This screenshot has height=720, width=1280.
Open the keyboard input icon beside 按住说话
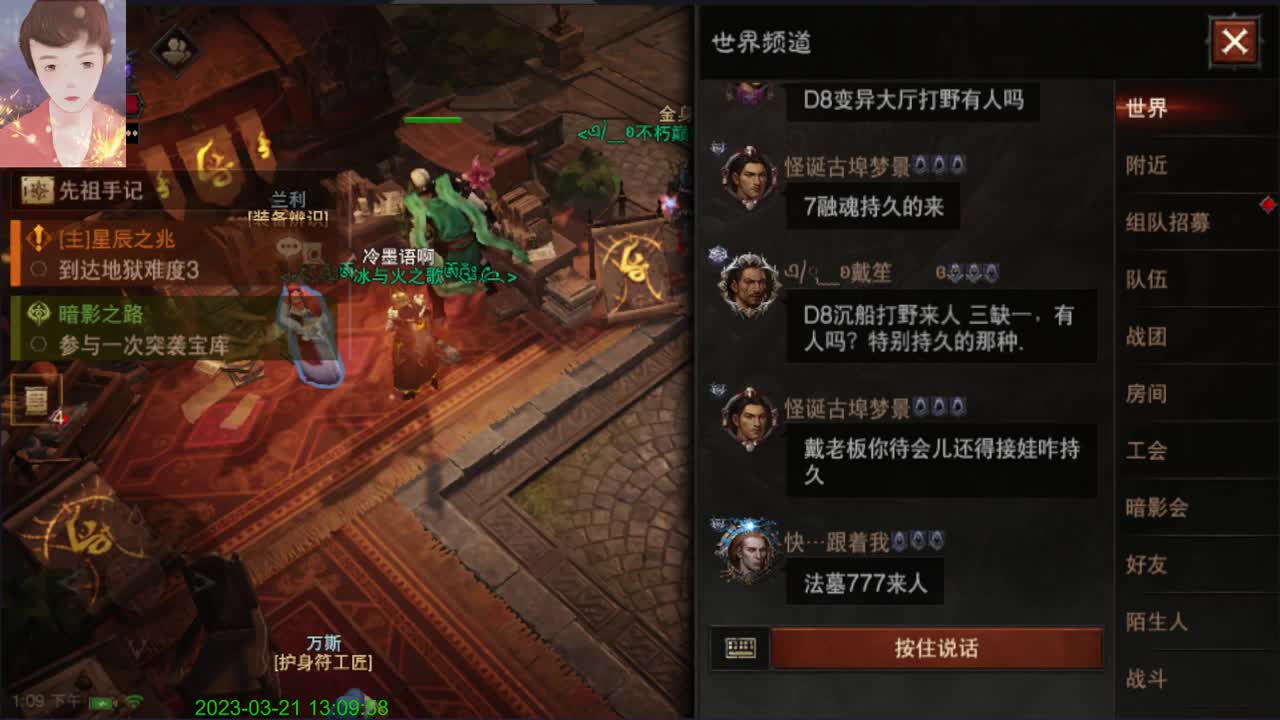tap(739, 648)
